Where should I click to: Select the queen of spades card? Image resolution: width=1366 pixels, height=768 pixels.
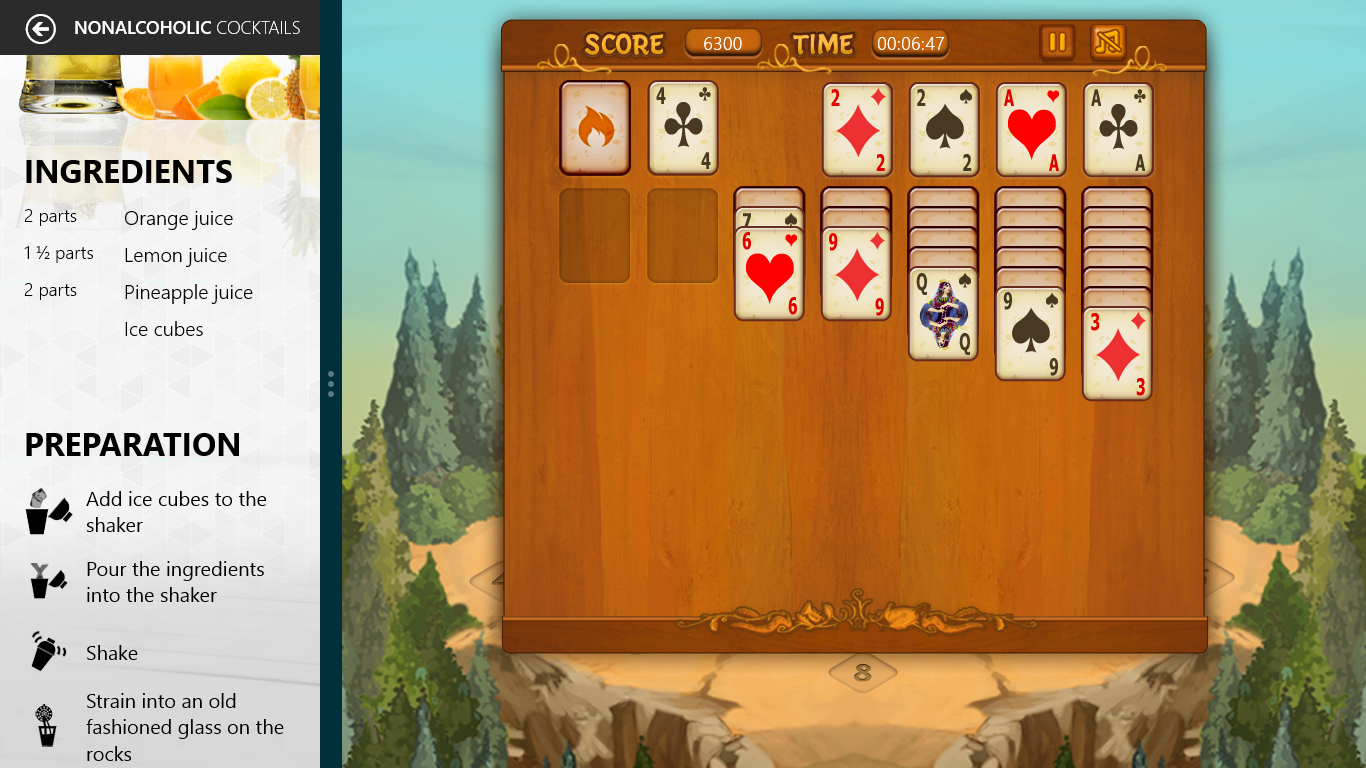(943, 313)
